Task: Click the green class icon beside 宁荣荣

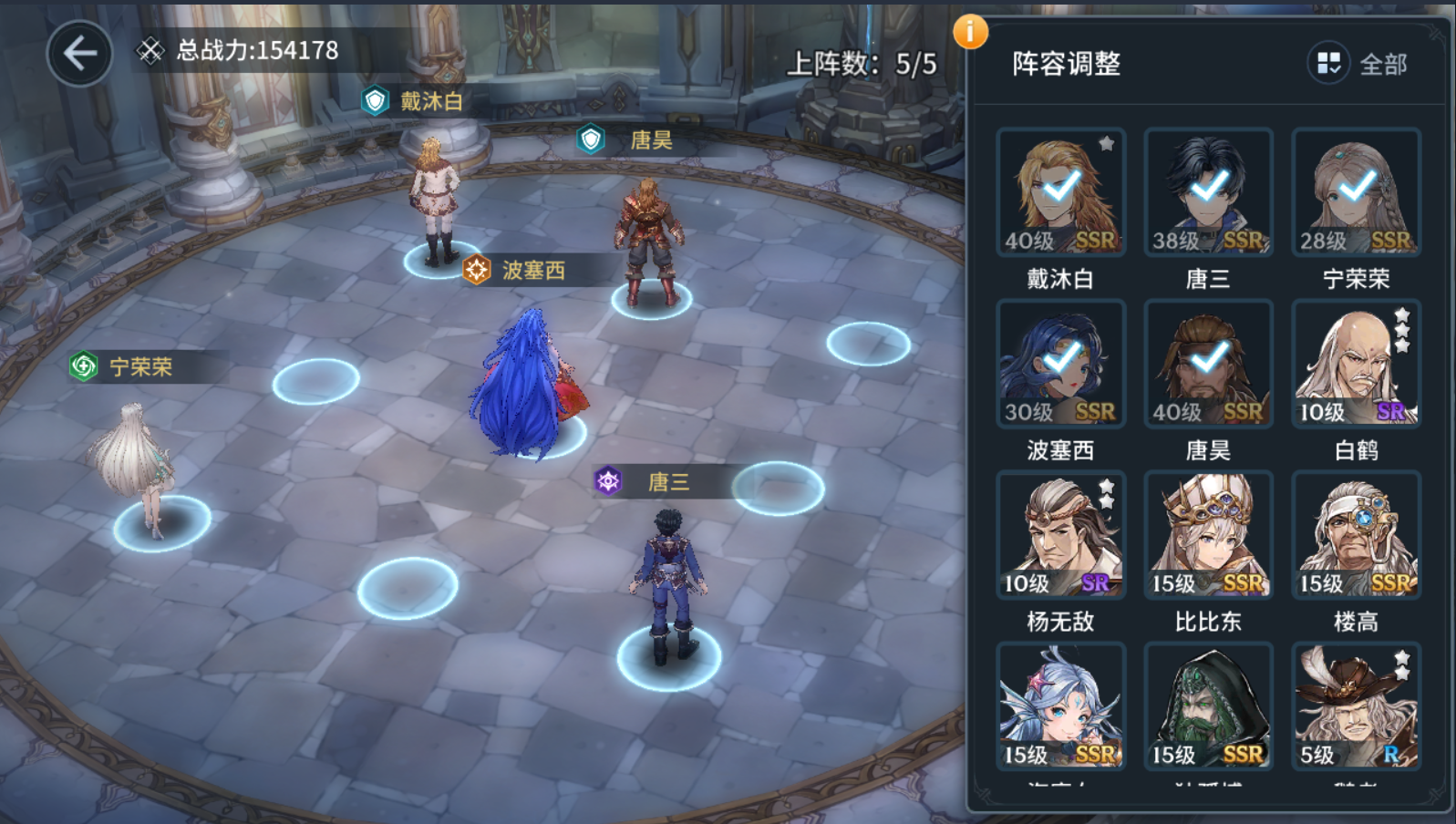Action: tap(85, 367)
